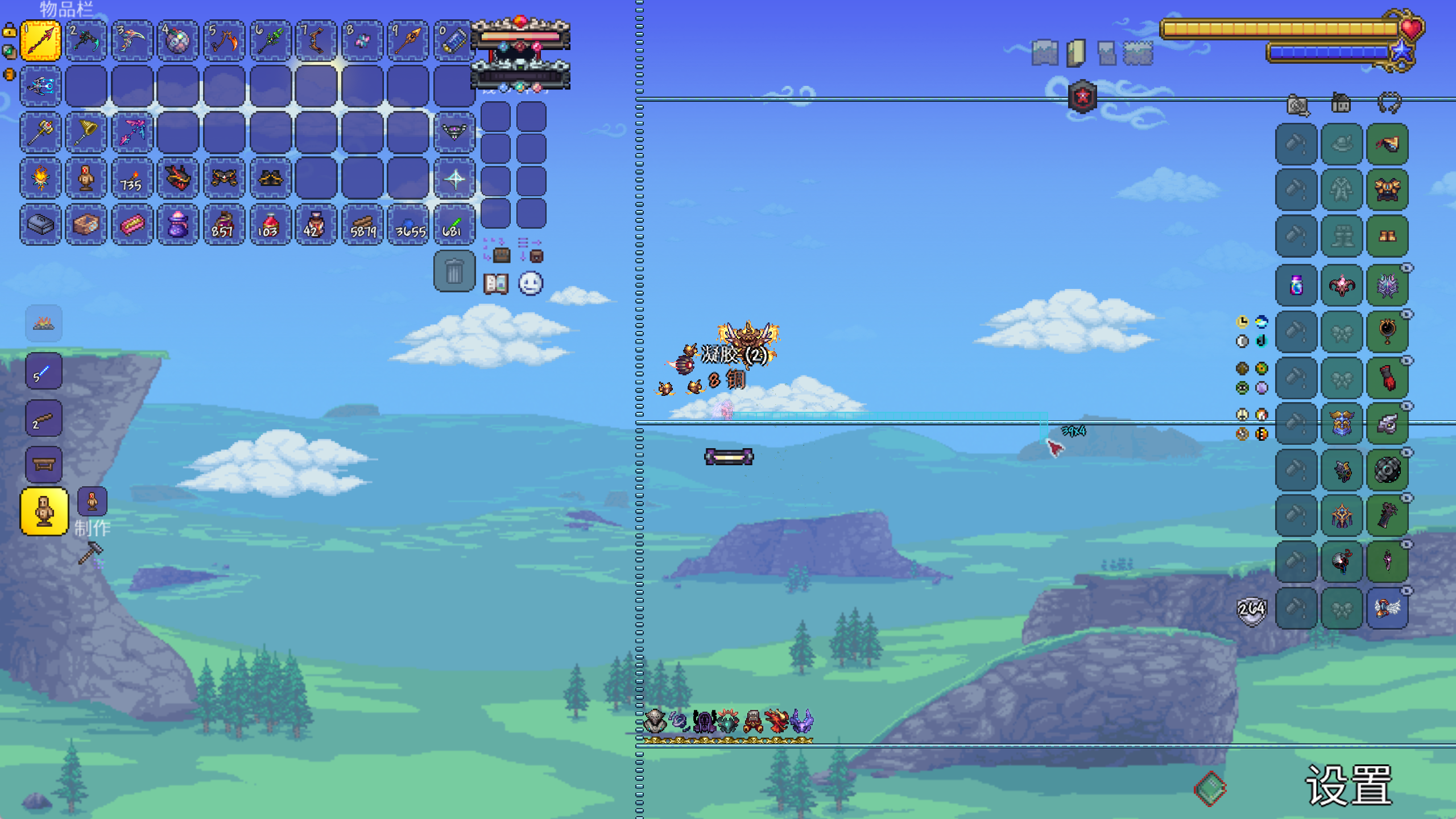Open the 设置 settings menu
This screenshot has width=1456, height=819.
pos(1348,785)
